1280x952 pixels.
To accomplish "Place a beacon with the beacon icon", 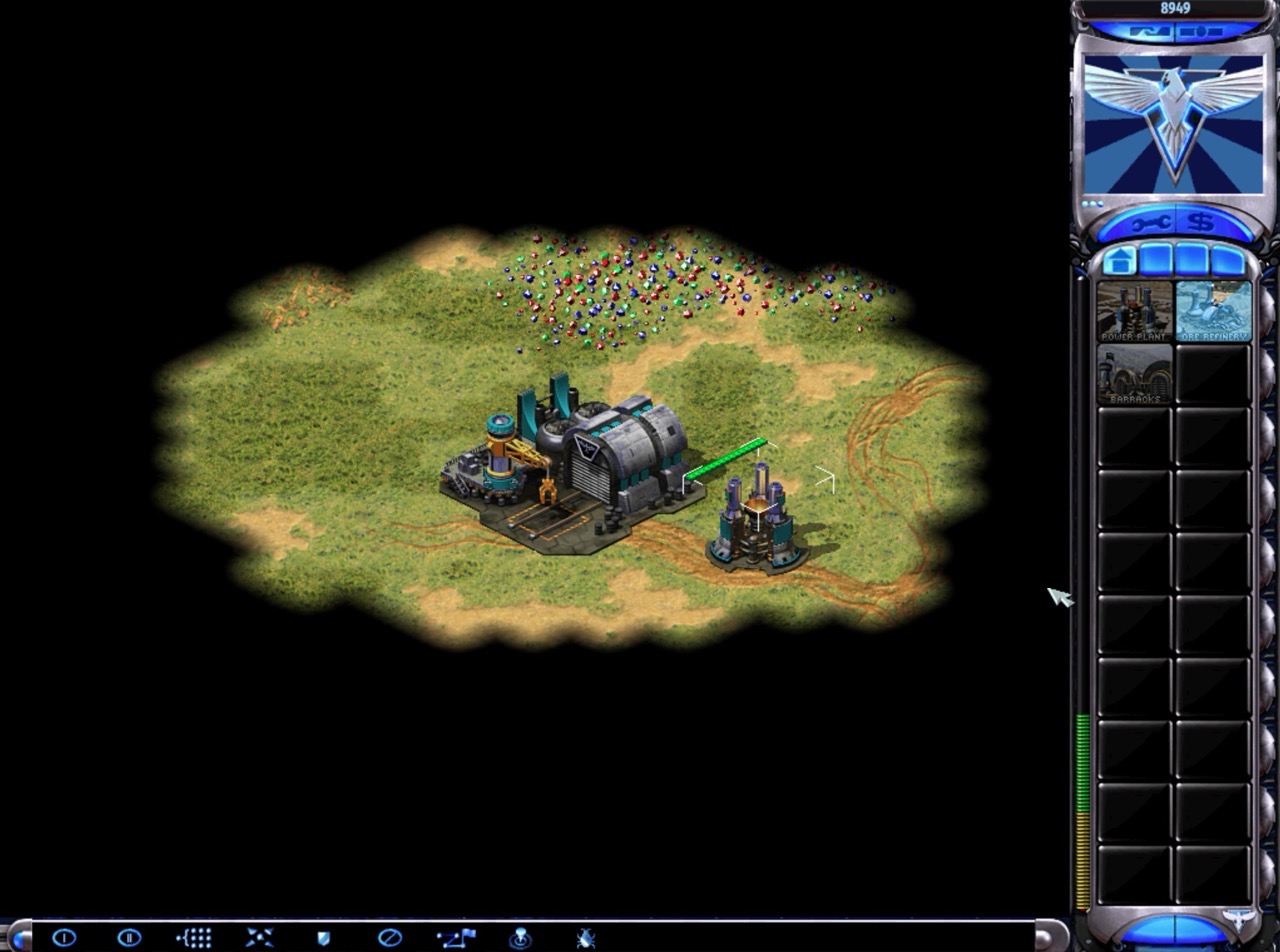I will pos(521,937).
